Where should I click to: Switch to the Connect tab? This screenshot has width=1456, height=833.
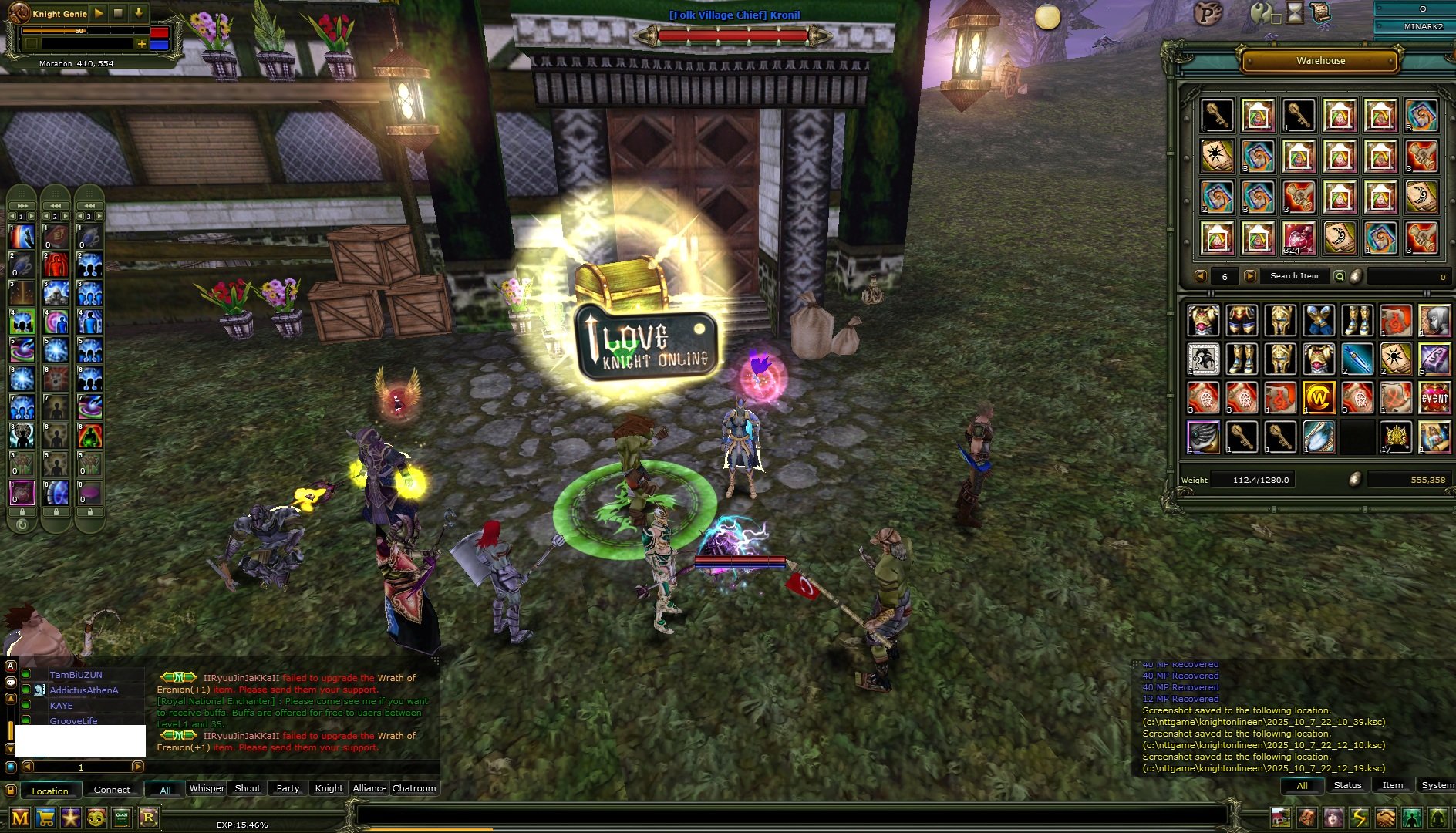click(112, 790)
